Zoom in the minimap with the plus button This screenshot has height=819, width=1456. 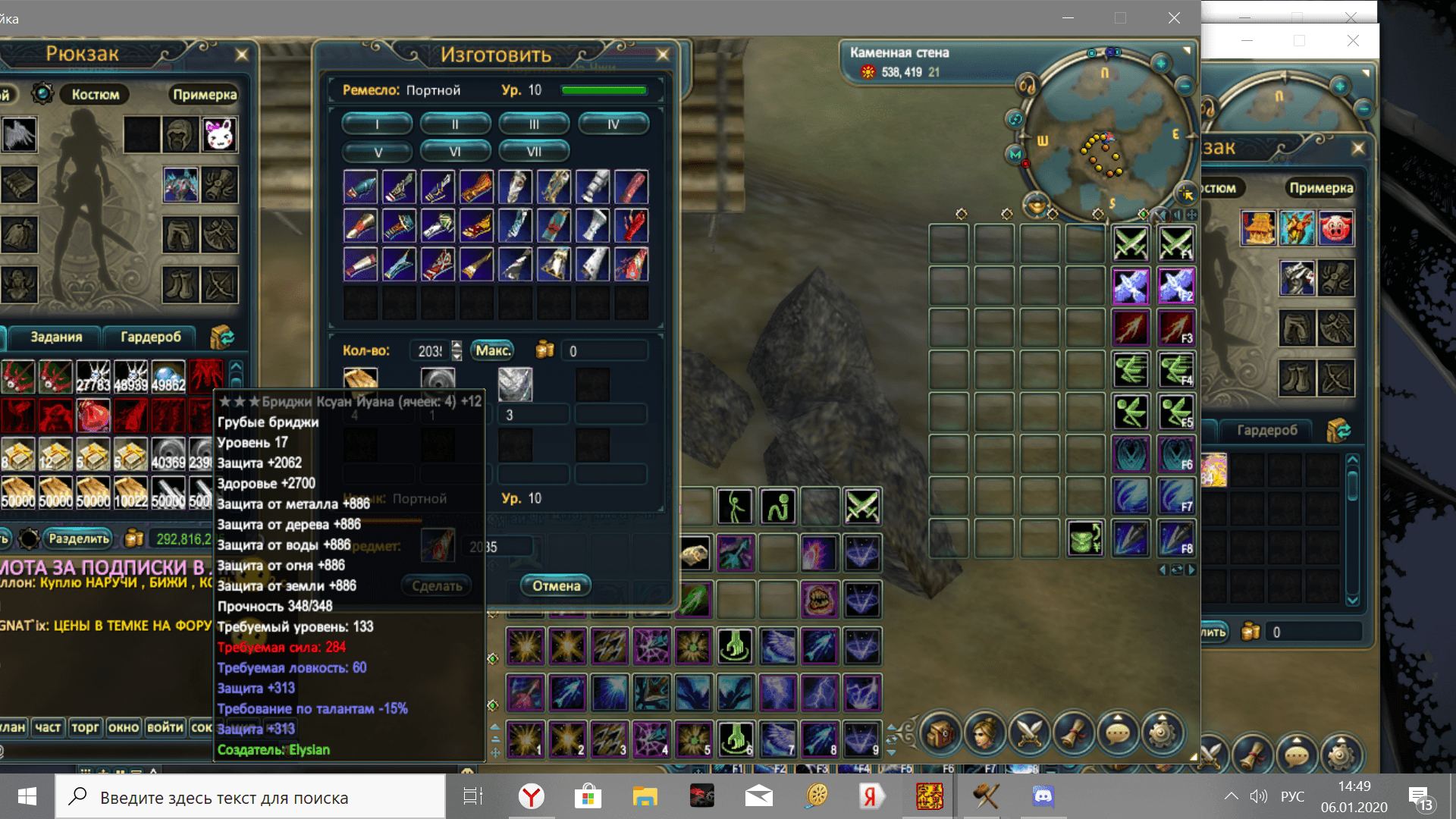(1161, 64)
